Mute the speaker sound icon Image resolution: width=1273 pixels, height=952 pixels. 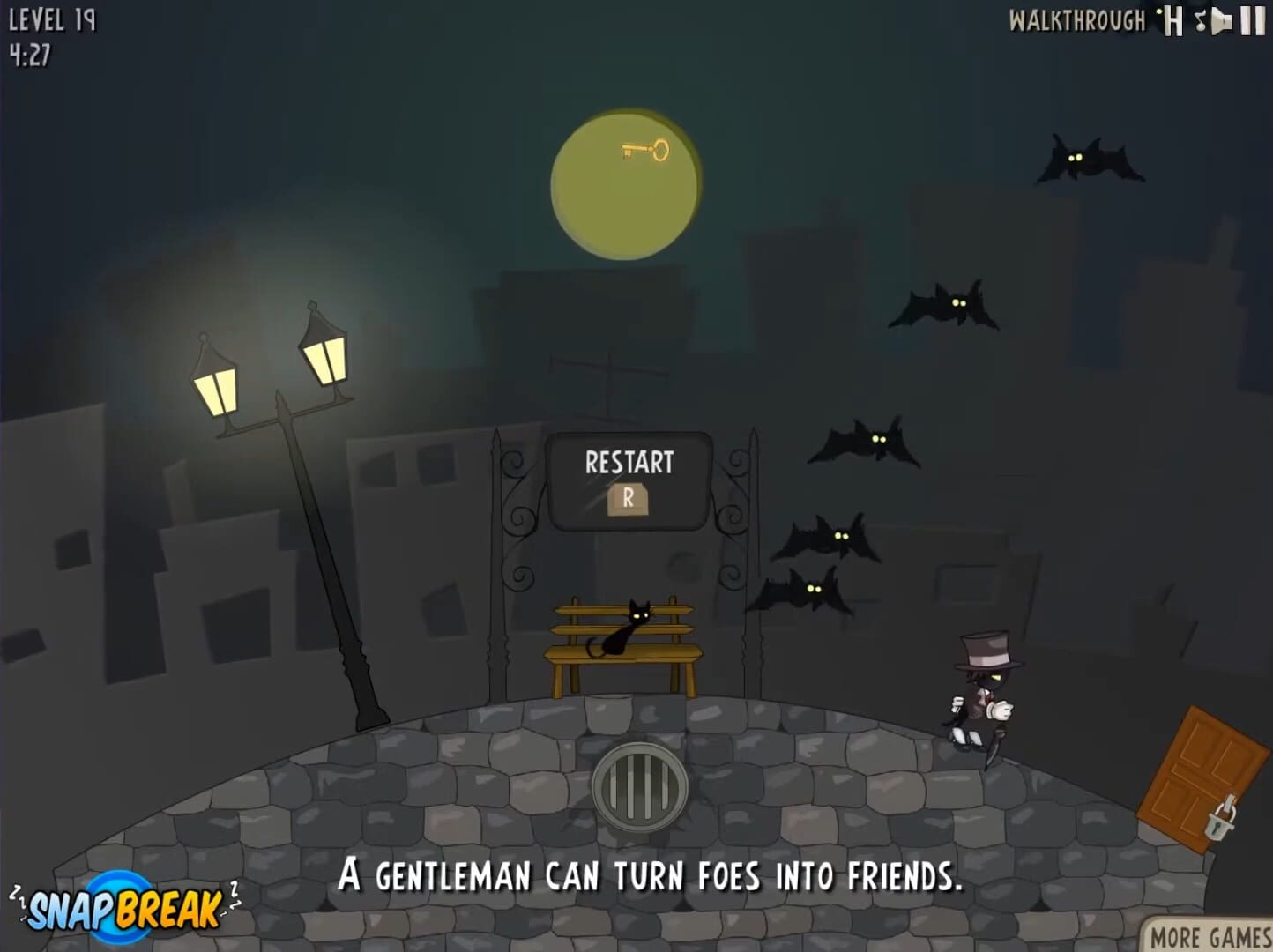coord(1223,21)
